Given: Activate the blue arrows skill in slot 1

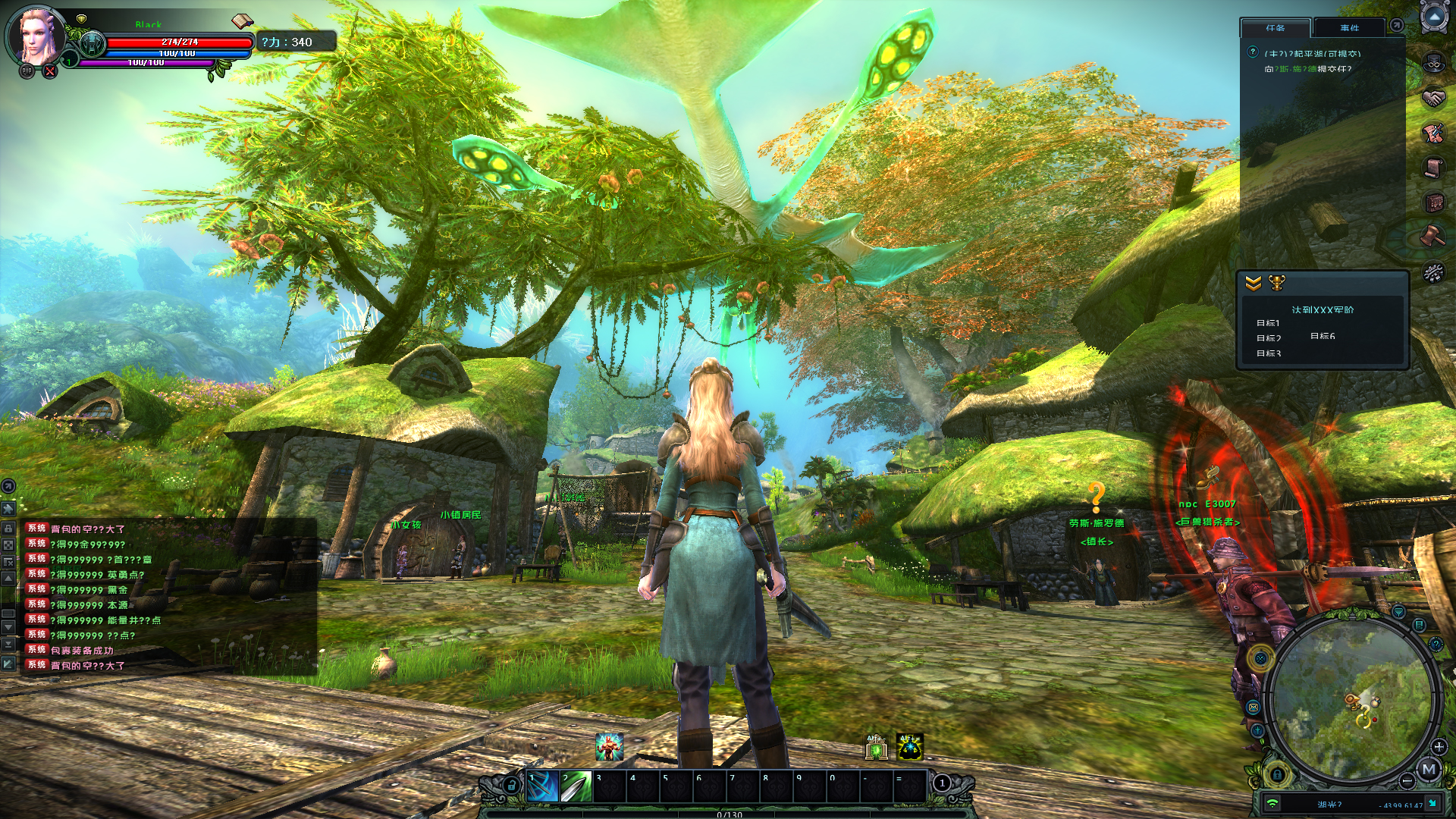Looking at the screenshot, I should coord(542,787).
